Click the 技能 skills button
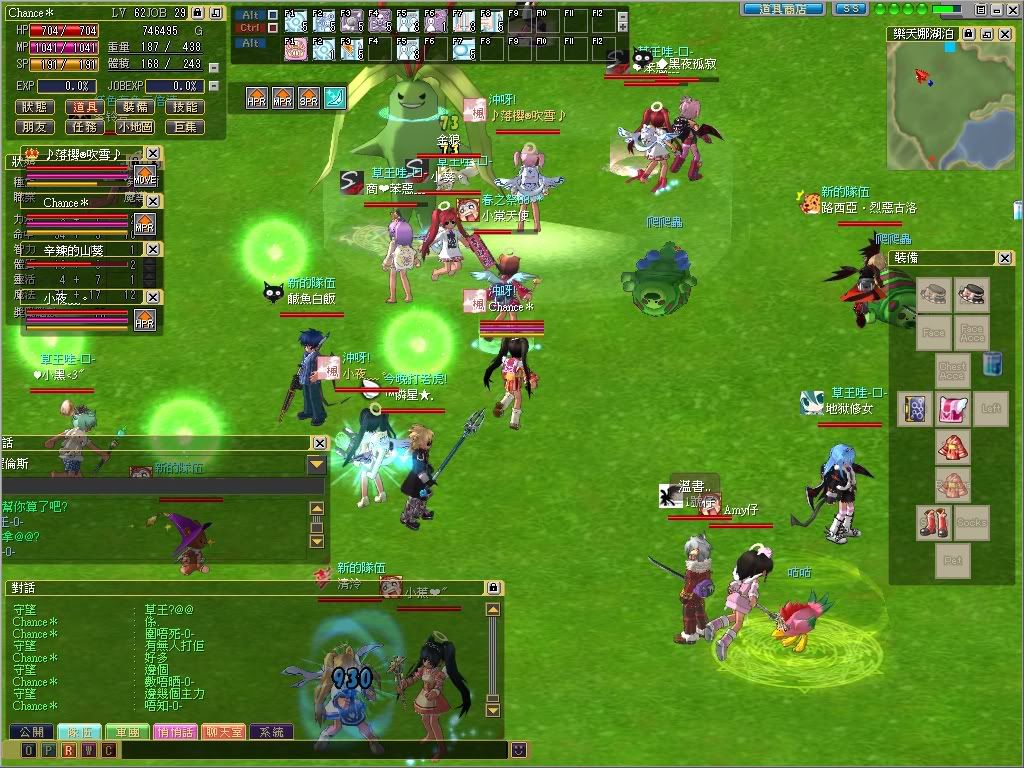Screen dimensions: 1024x768 point(185,107)
